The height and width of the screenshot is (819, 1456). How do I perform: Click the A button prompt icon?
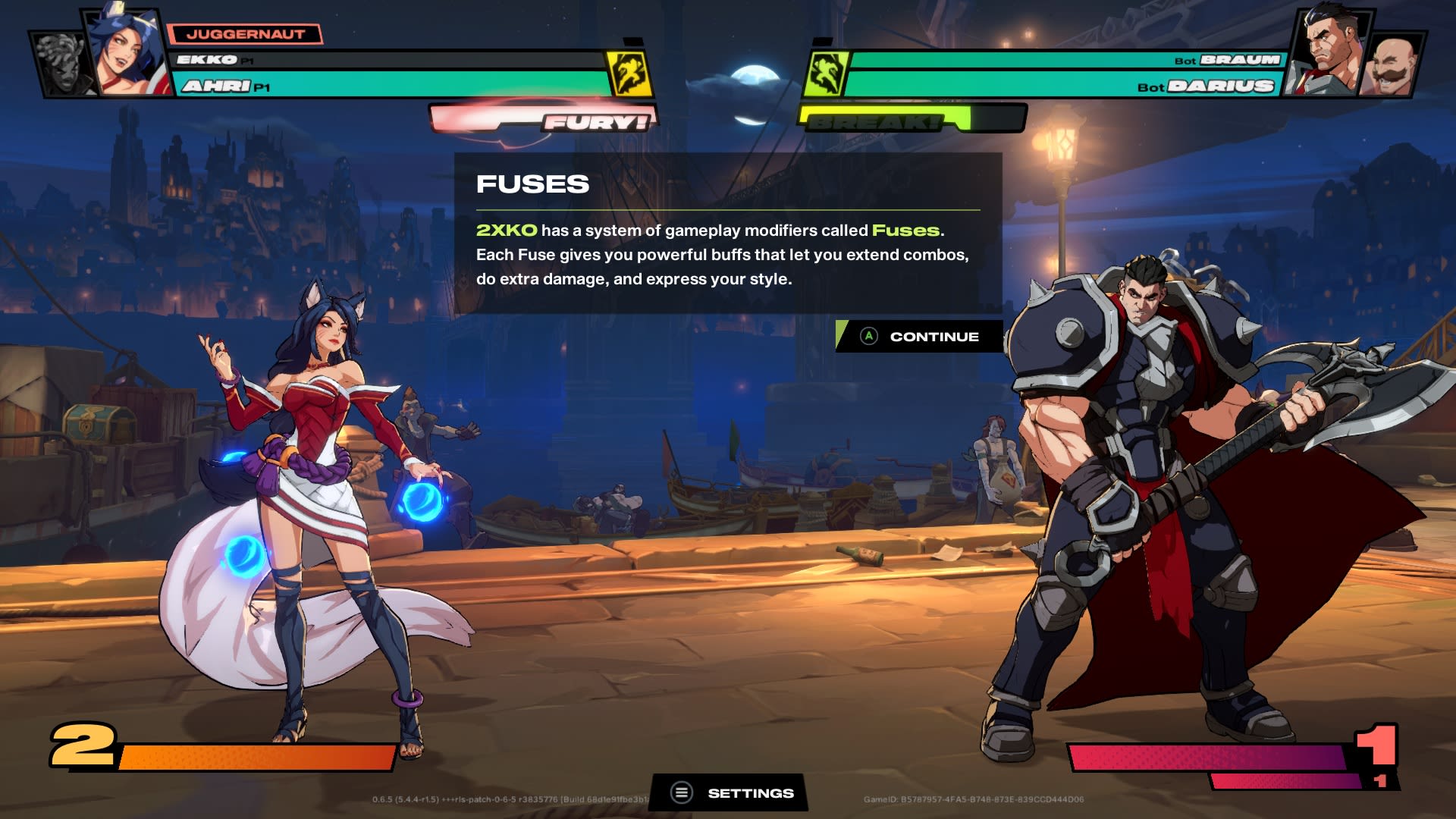coord(869,336)
